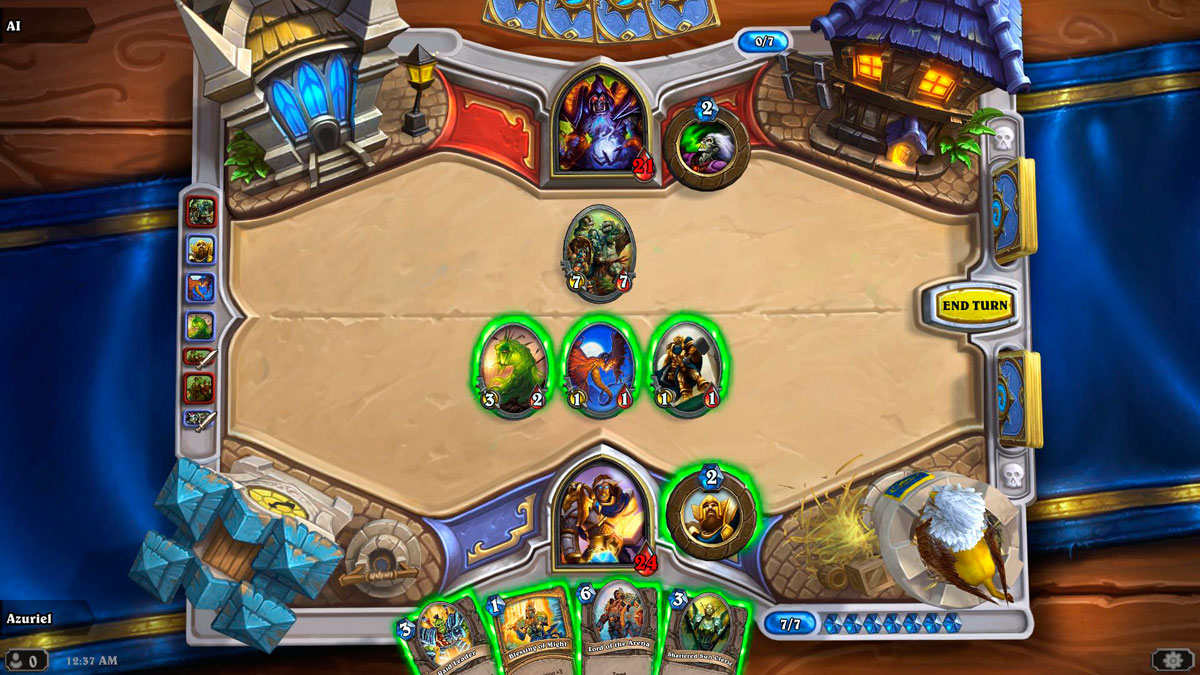Select the 1/1 Silver Hand Recruit minion
The height and width of the screenshot is (675, 1200).
tap(687, 367)
